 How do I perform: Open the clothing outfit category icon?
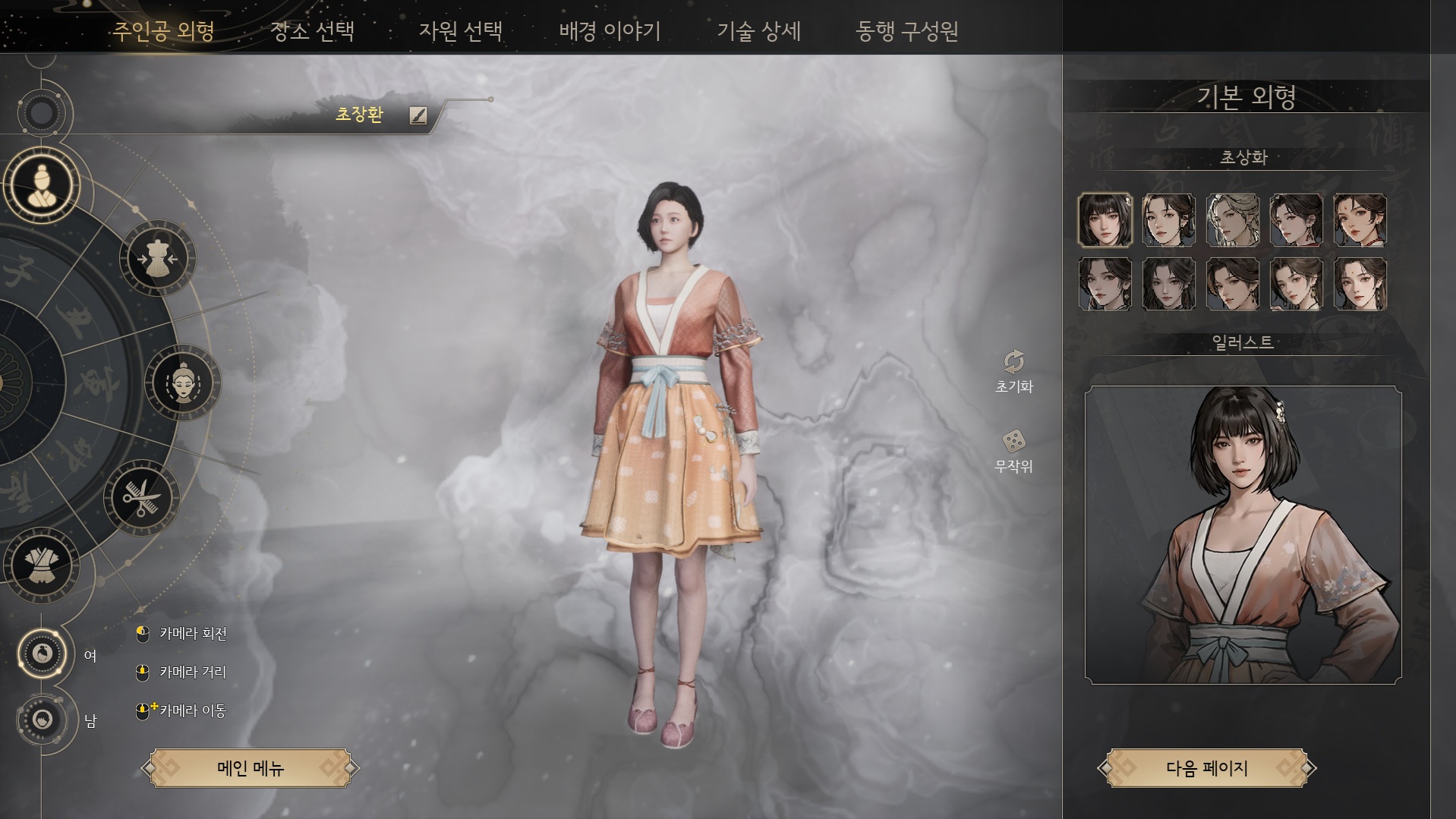42,565
